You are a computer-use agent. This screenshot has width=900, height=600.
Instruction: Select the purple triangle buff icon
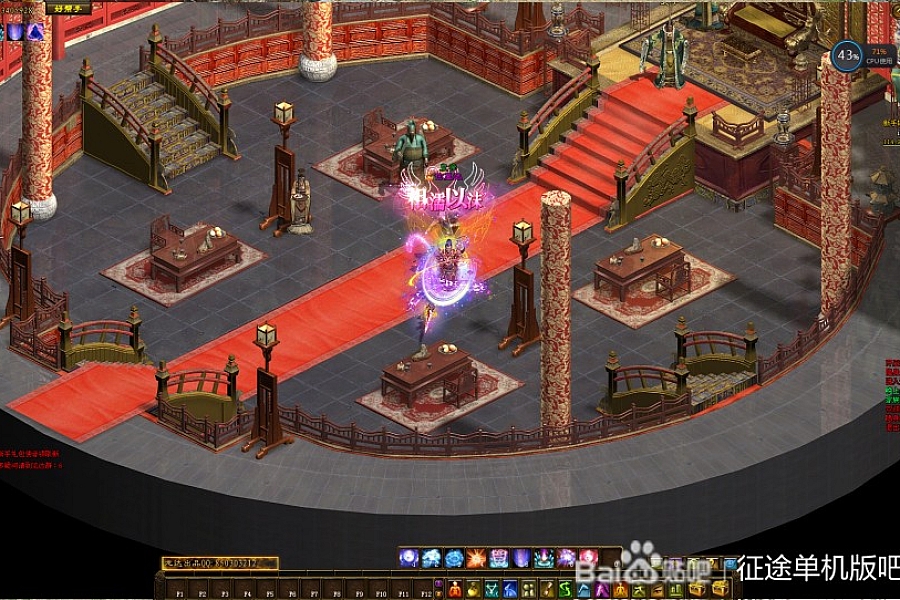35,32
